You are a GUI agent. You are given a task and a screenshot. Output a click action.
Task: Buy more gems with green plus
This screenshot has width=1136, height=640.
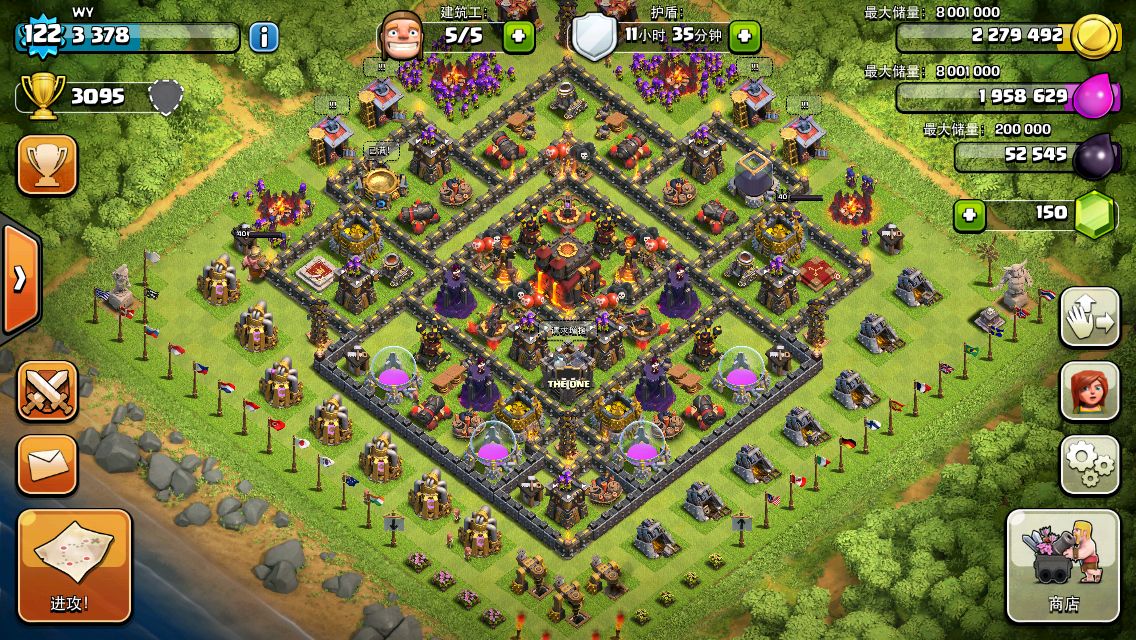pyautogui.click(x=967, y=215)
